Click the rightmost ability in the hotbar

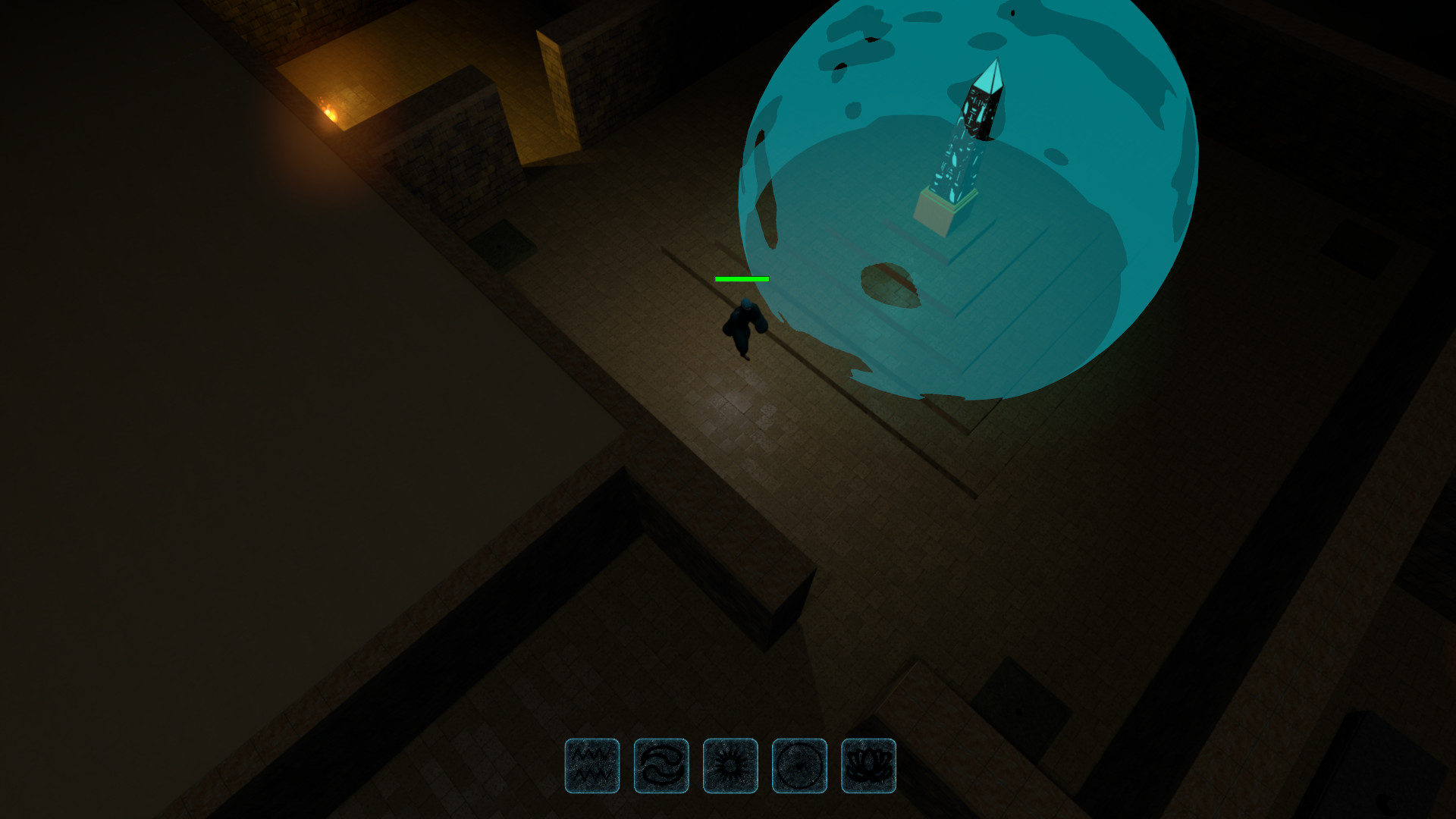868,766
